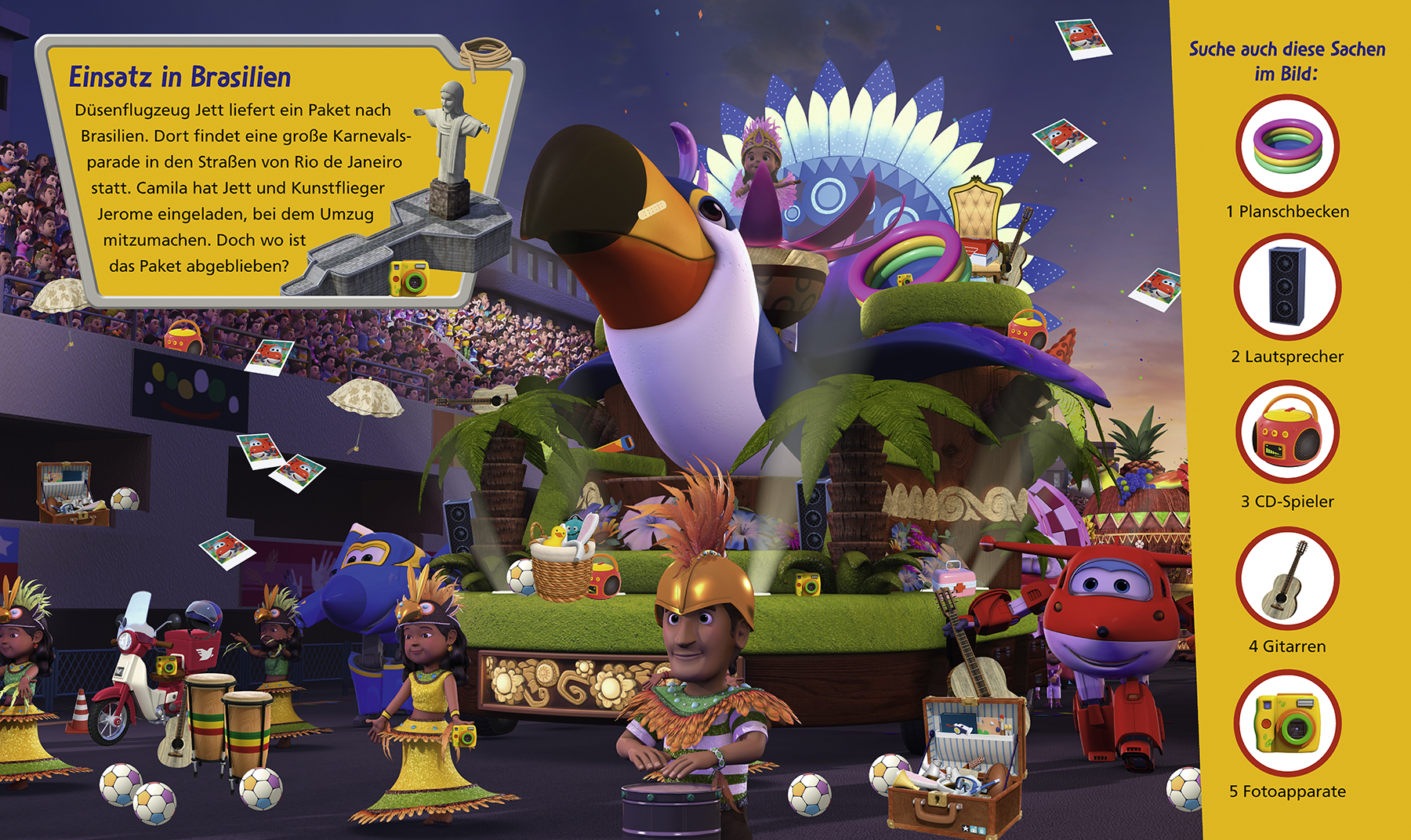This screenshot has width=1411, height=840.
Task: Choose the Lautsprecher speaker icon
Action: pyautogui.click(x=1287, y=287)
